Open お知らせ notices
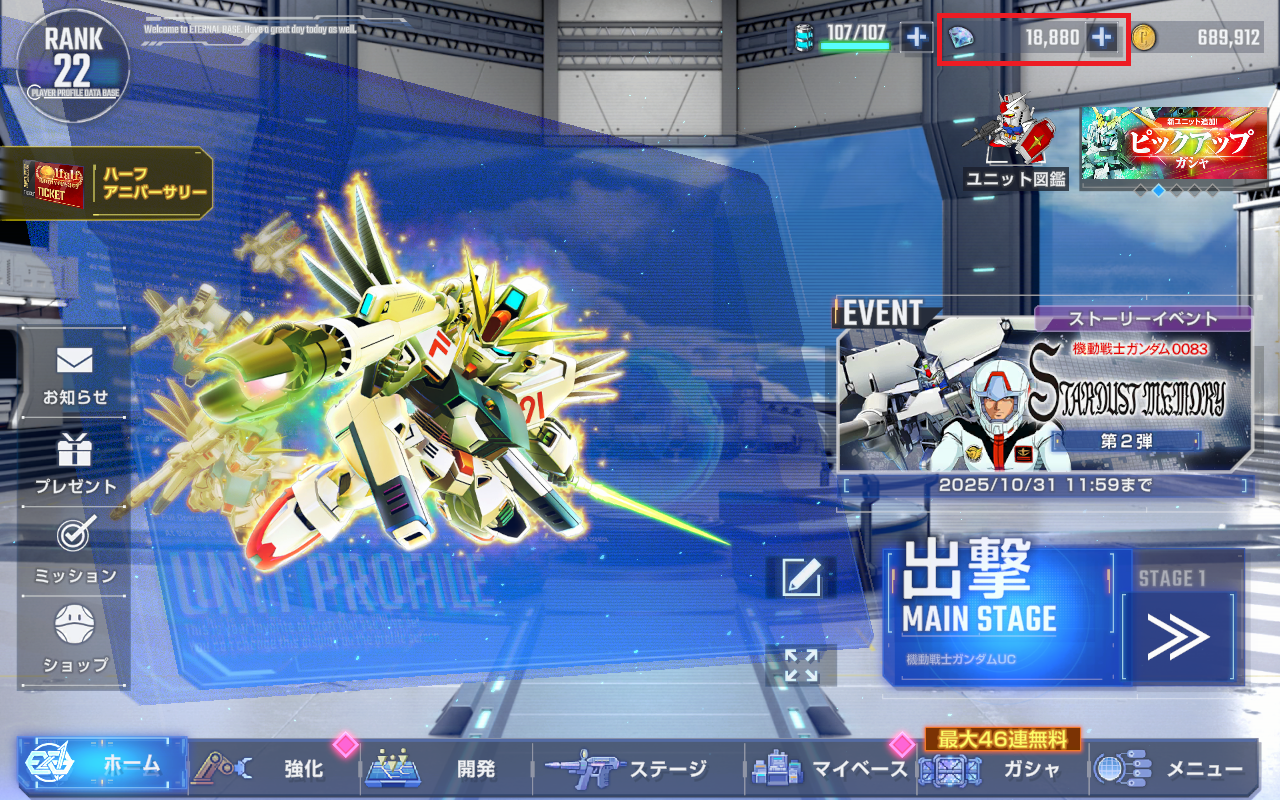 (x=75, y=377)
